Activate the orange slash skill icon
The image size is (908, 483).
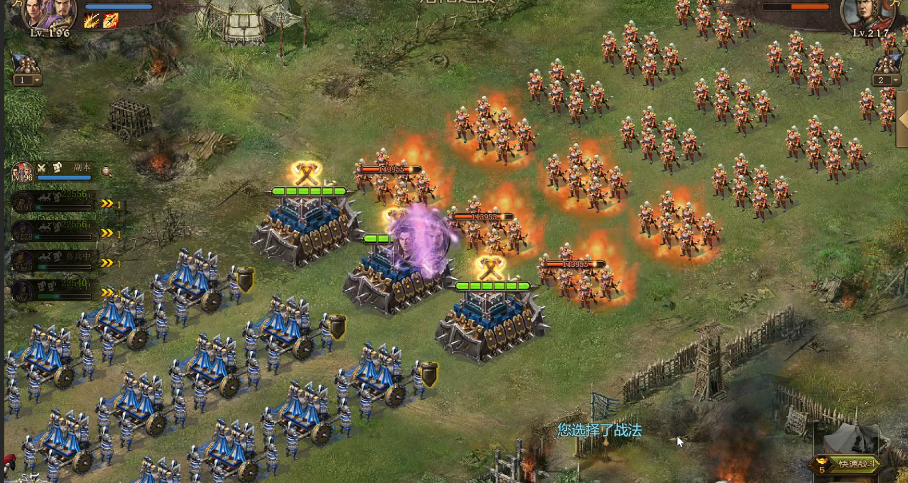110,20
